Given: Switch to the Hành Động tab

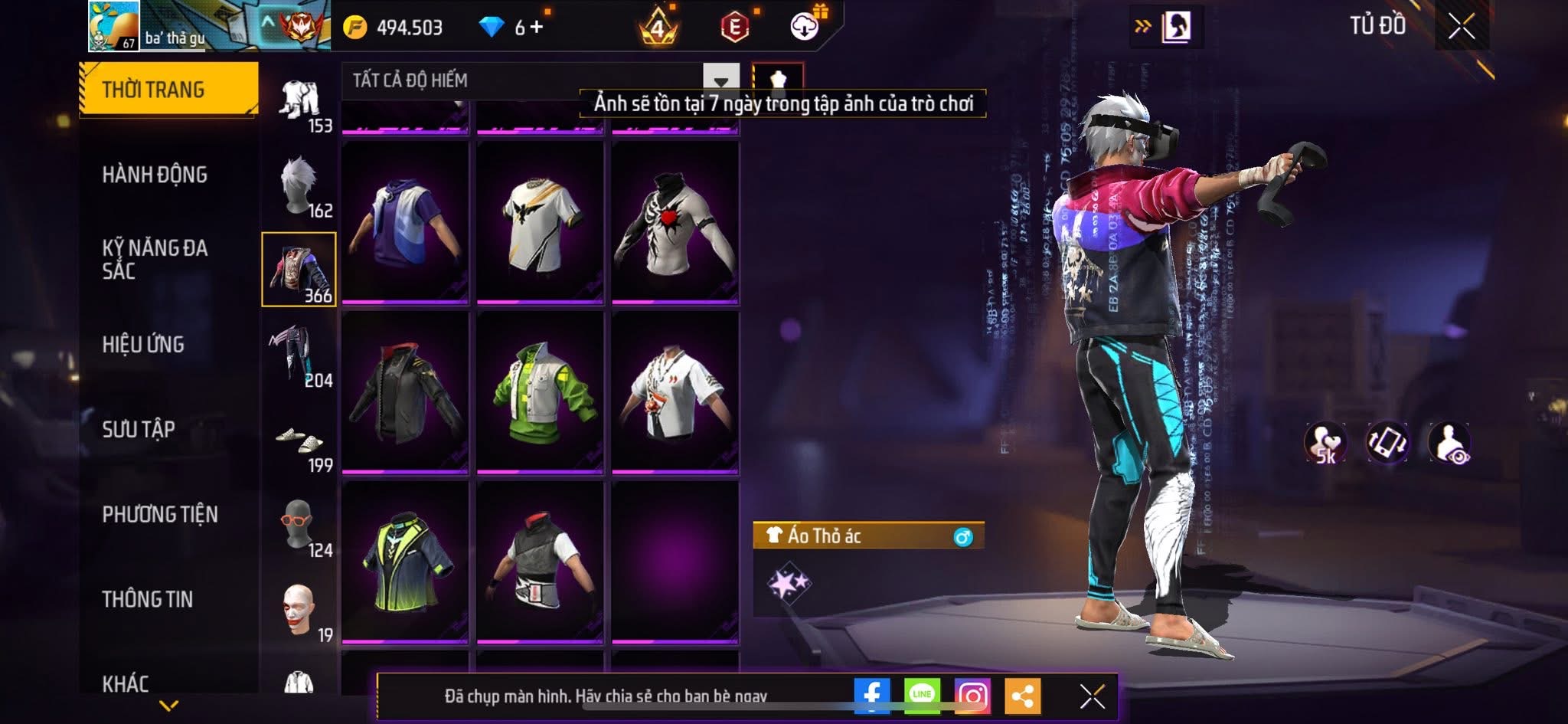Looking at the screenshot, I should (x=155, y=175).
